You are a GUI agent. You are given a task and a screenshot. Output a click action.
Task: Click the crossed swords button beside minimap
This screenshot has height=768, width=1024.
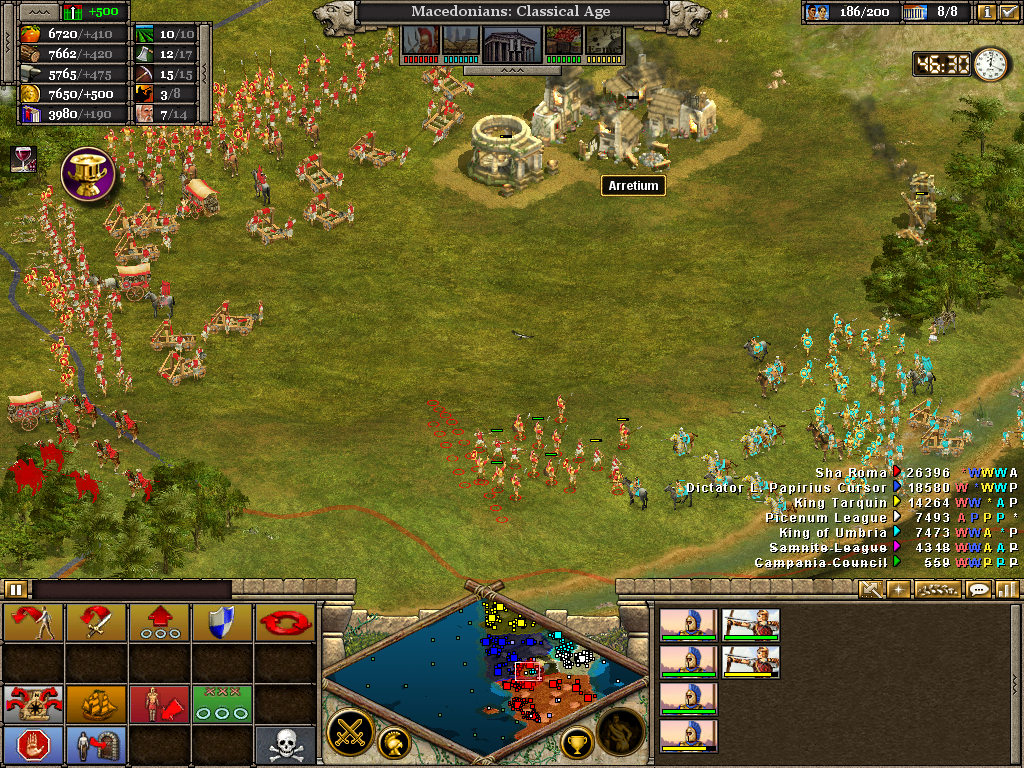(x=351, y=733)
